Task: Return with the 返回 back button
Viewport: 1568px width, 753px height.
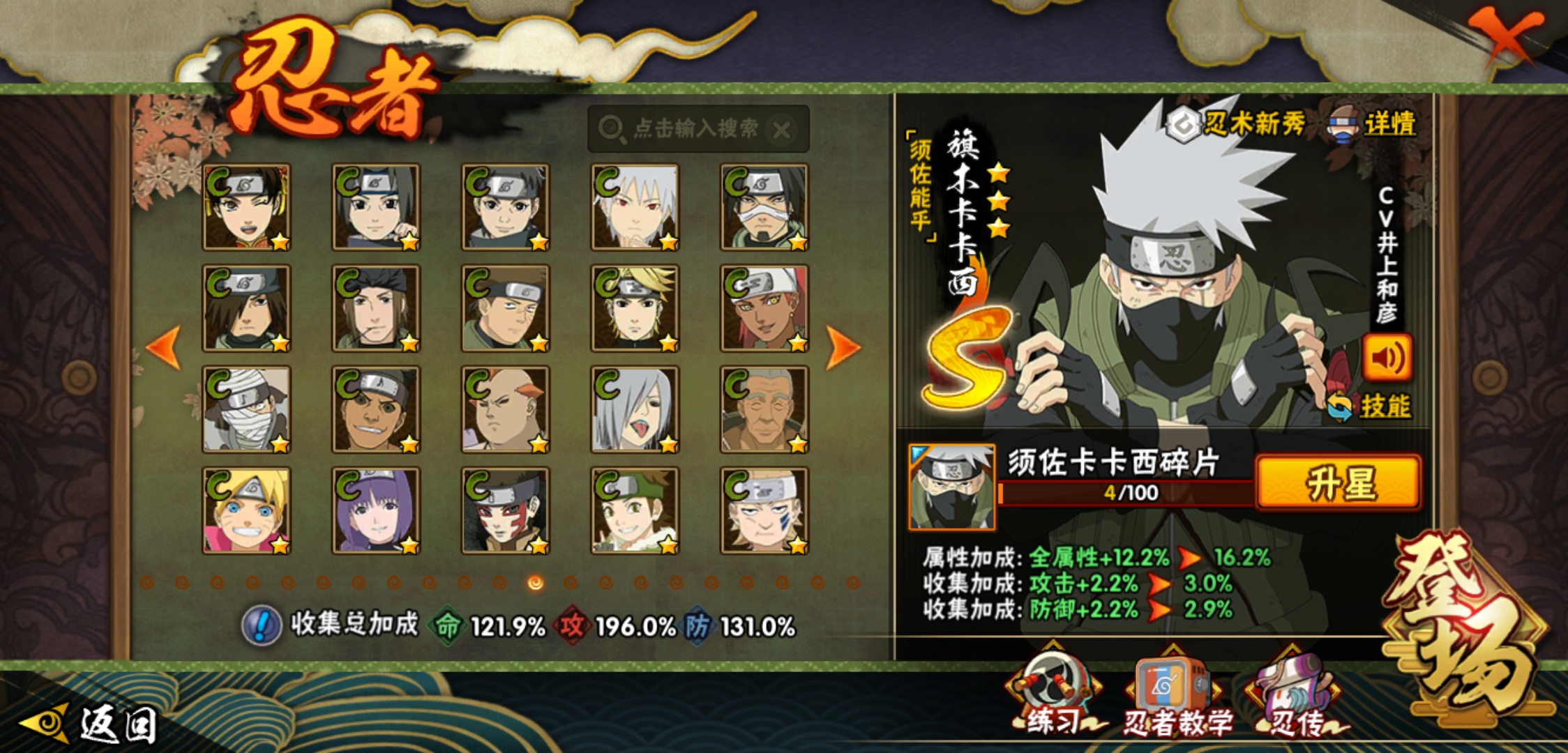Action: click(91, 724)
